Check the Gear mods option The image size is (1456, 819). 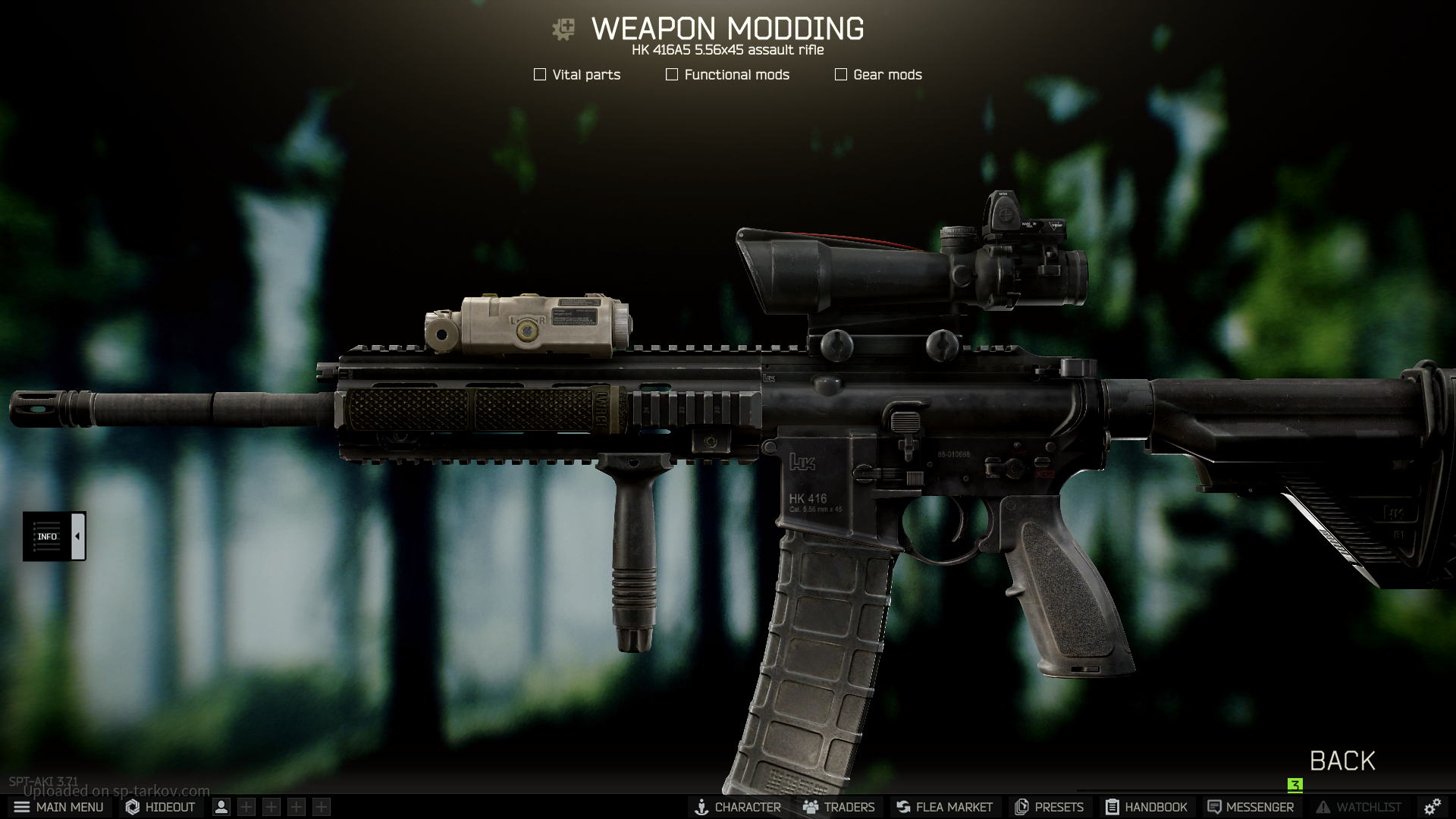point(841,74)
